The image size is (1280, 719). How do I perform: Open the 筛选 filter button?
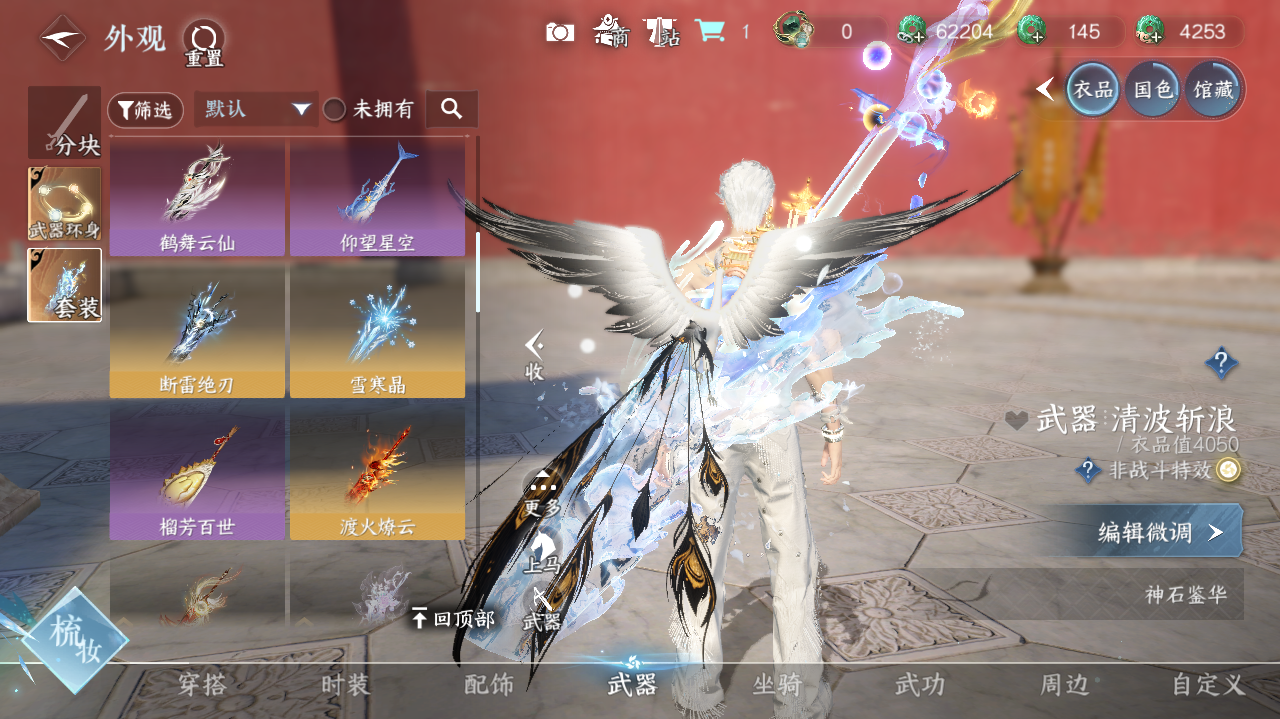coord(145,110)
